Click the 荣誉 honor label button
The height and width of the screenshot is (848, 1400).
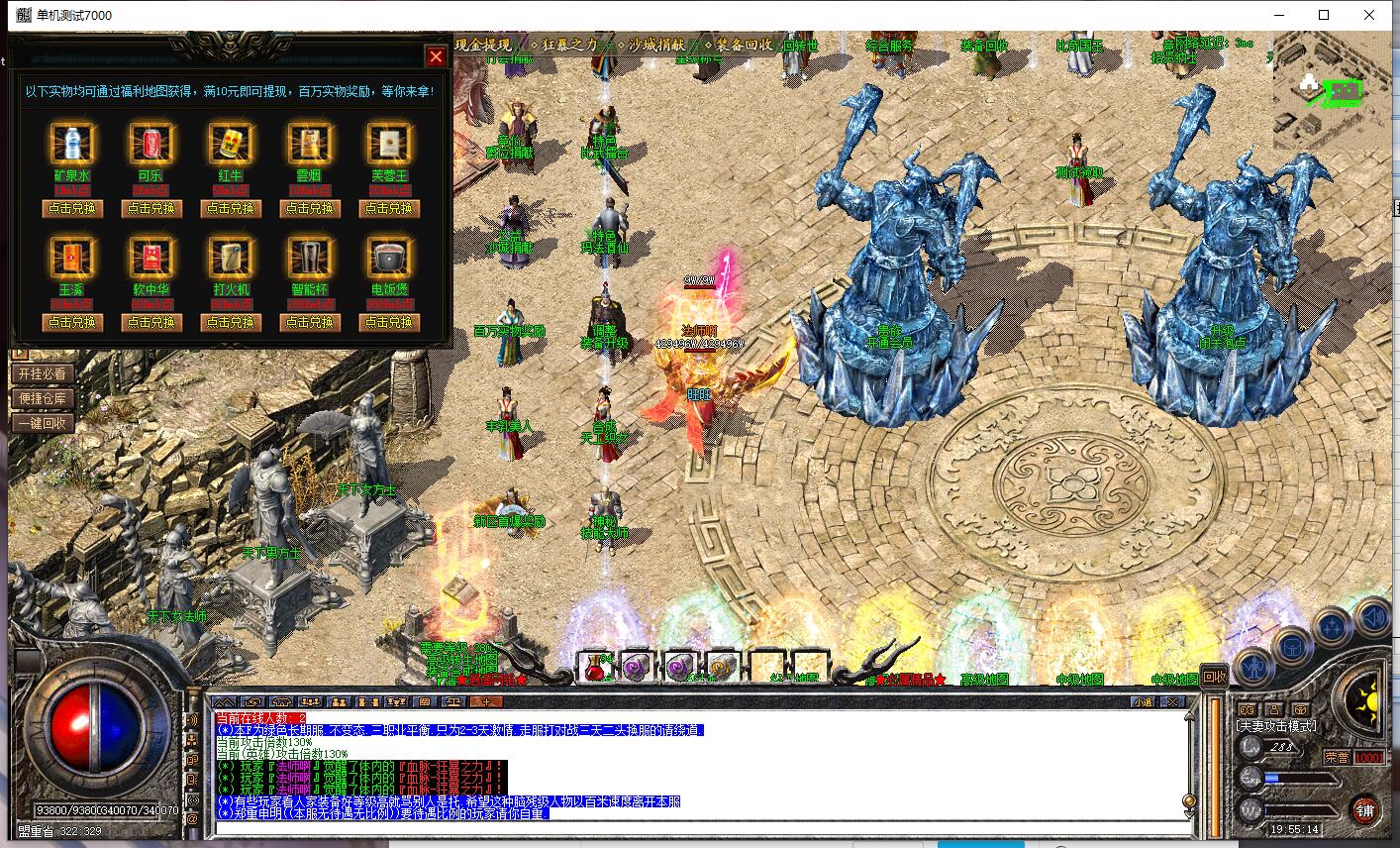1337,757
